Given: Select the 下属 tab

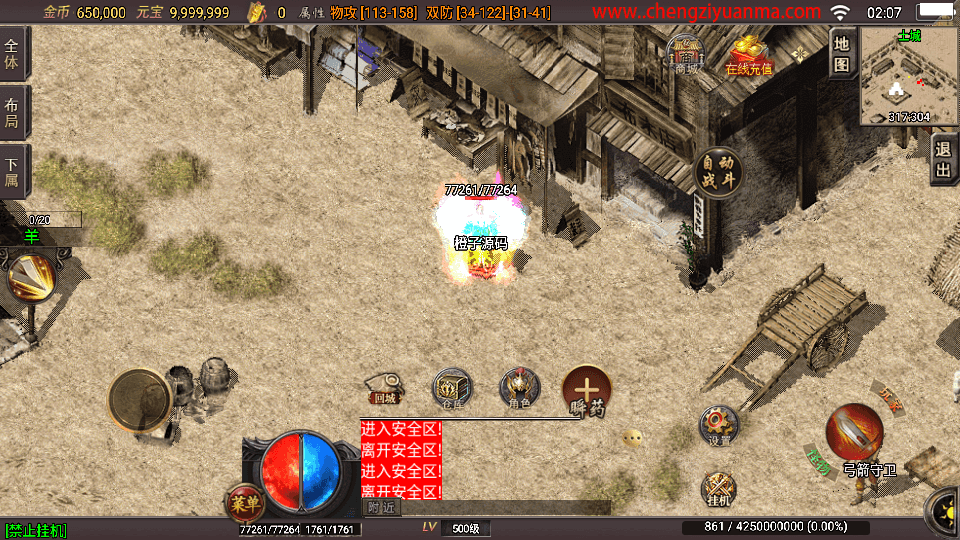Looking at the screenshot, I should click(13, 171).
